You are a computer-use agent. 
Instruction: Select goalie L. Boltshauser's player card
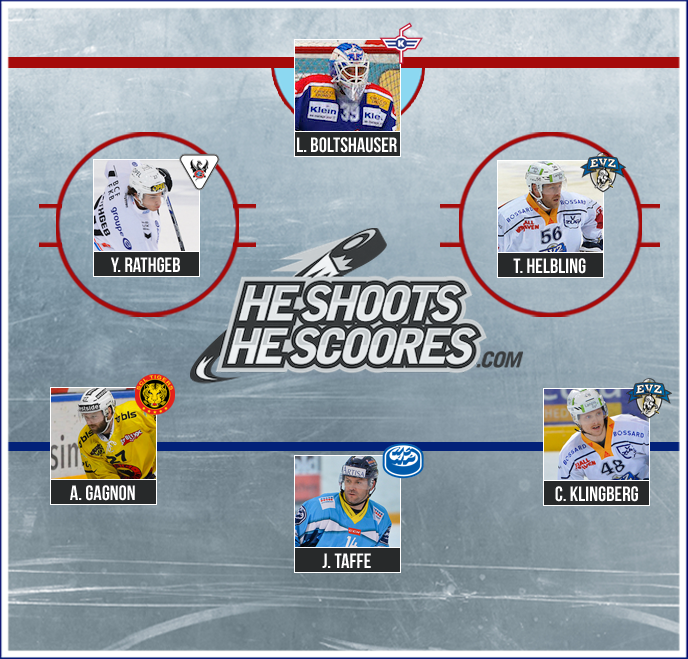[347, 97]
